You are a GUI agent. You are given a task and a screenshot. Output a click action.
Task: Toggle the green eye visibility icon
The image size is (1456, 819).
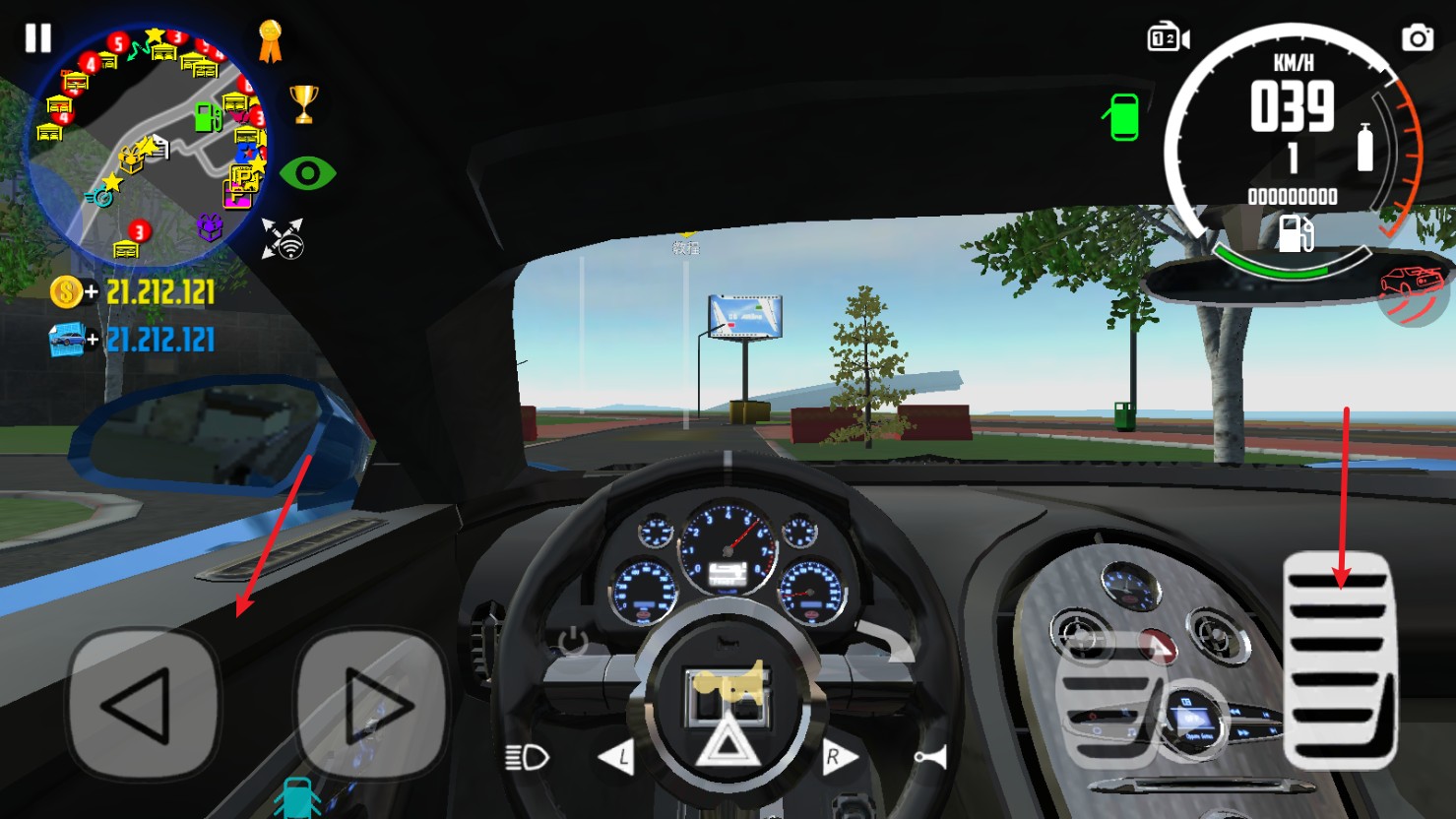[307, 174]
